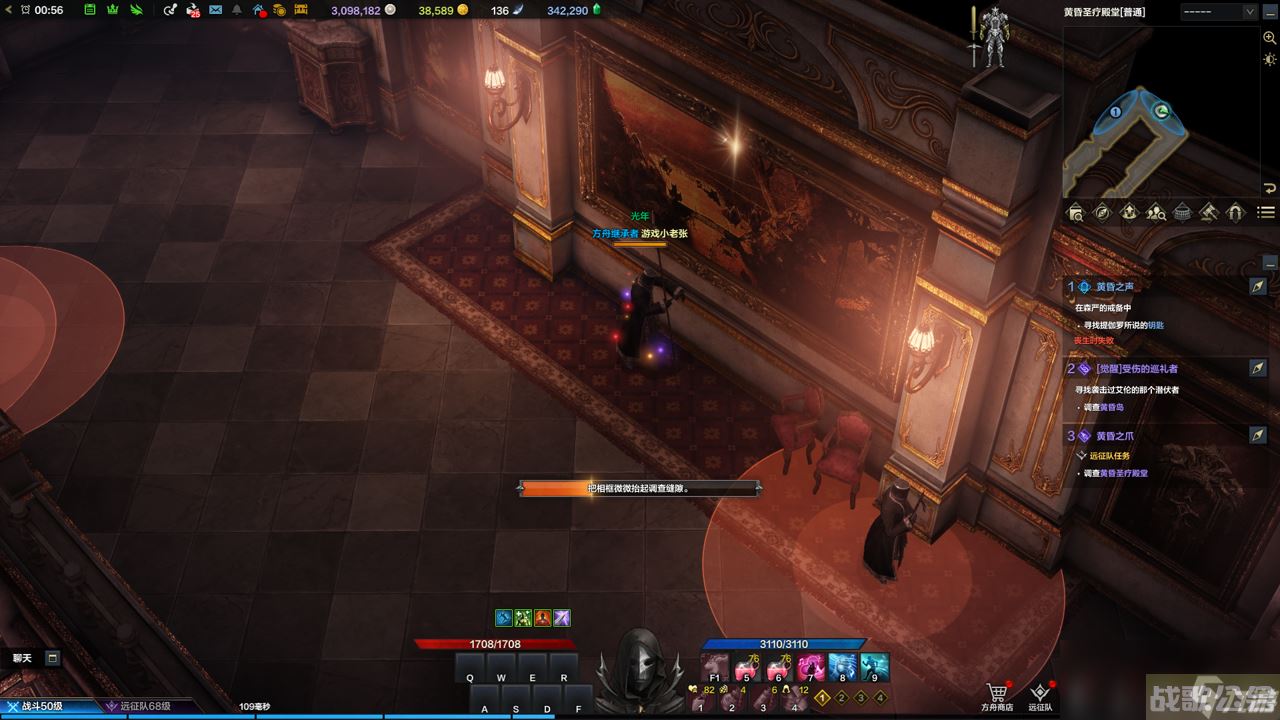Click the minimap zoom-in magnifier
1280x720 pixels.
[x=1269, y=38]
